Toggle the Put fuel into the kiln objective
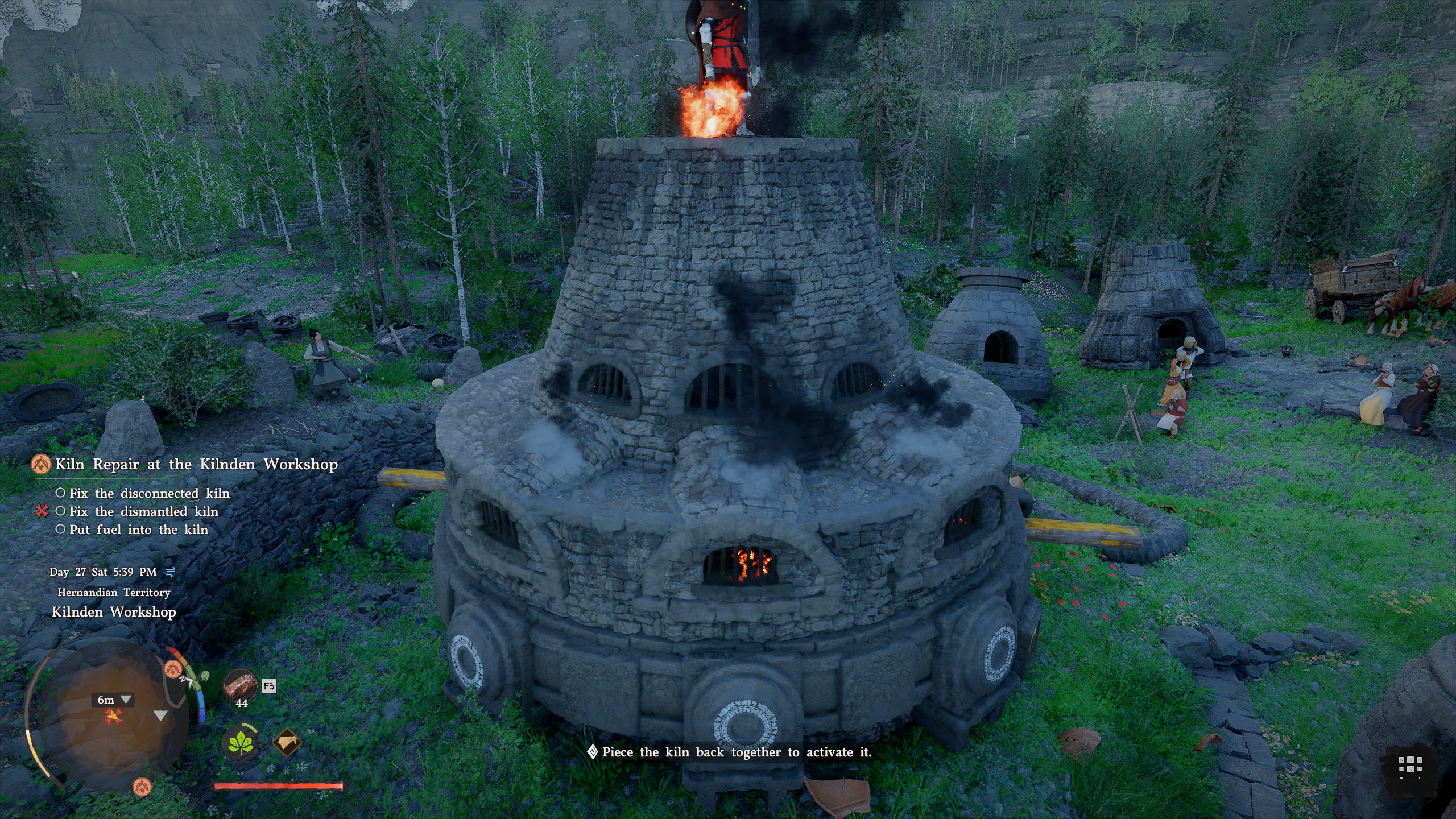This screenshot has width=1456, height=819. coord(61,530)
